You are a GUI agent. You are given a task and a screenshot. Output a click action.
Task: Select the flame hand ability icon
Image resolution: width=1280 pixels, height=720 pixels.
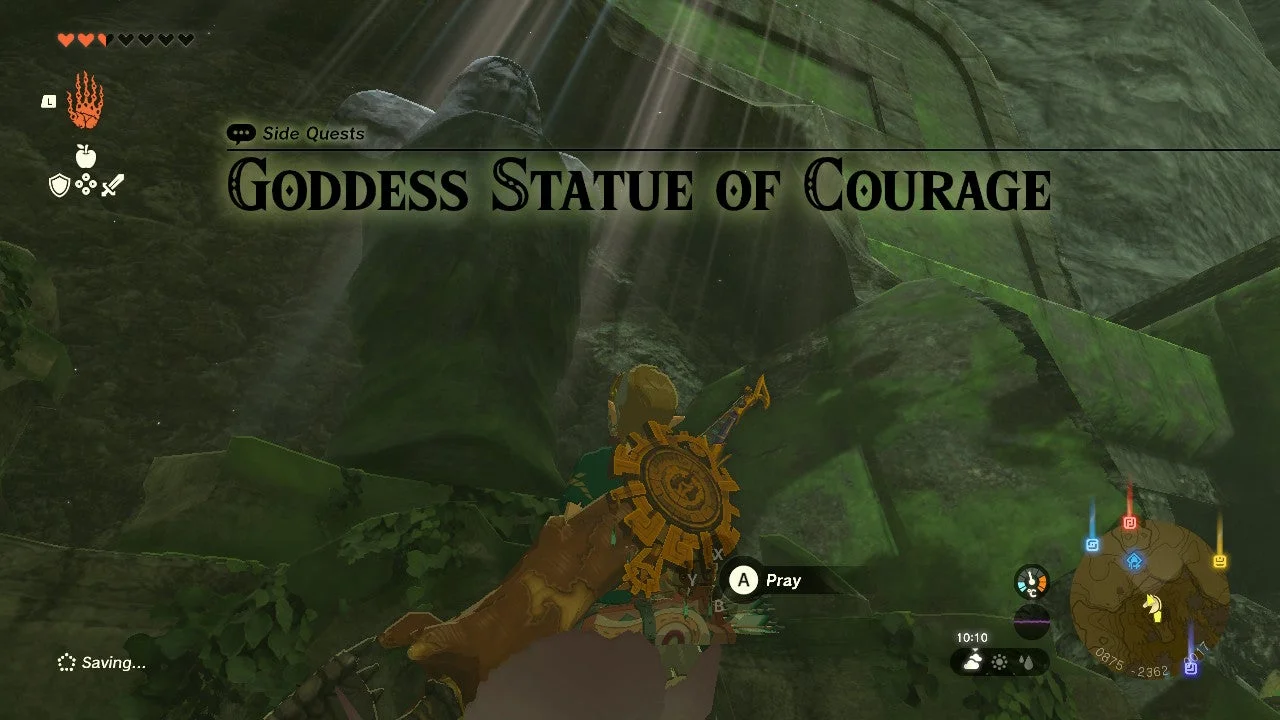(83, 100)
